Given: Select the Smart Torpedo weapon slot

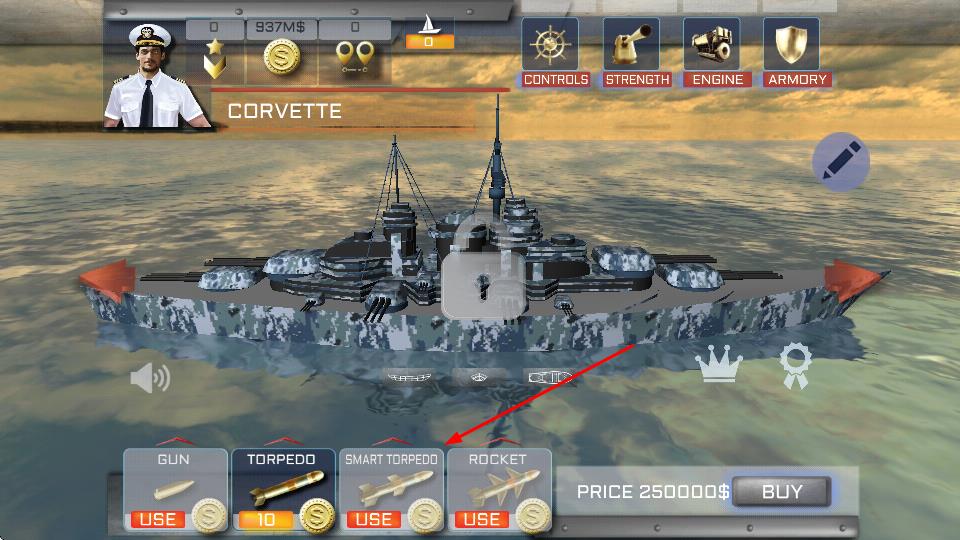Looking at the screenshot, I should tap(391, 490).
